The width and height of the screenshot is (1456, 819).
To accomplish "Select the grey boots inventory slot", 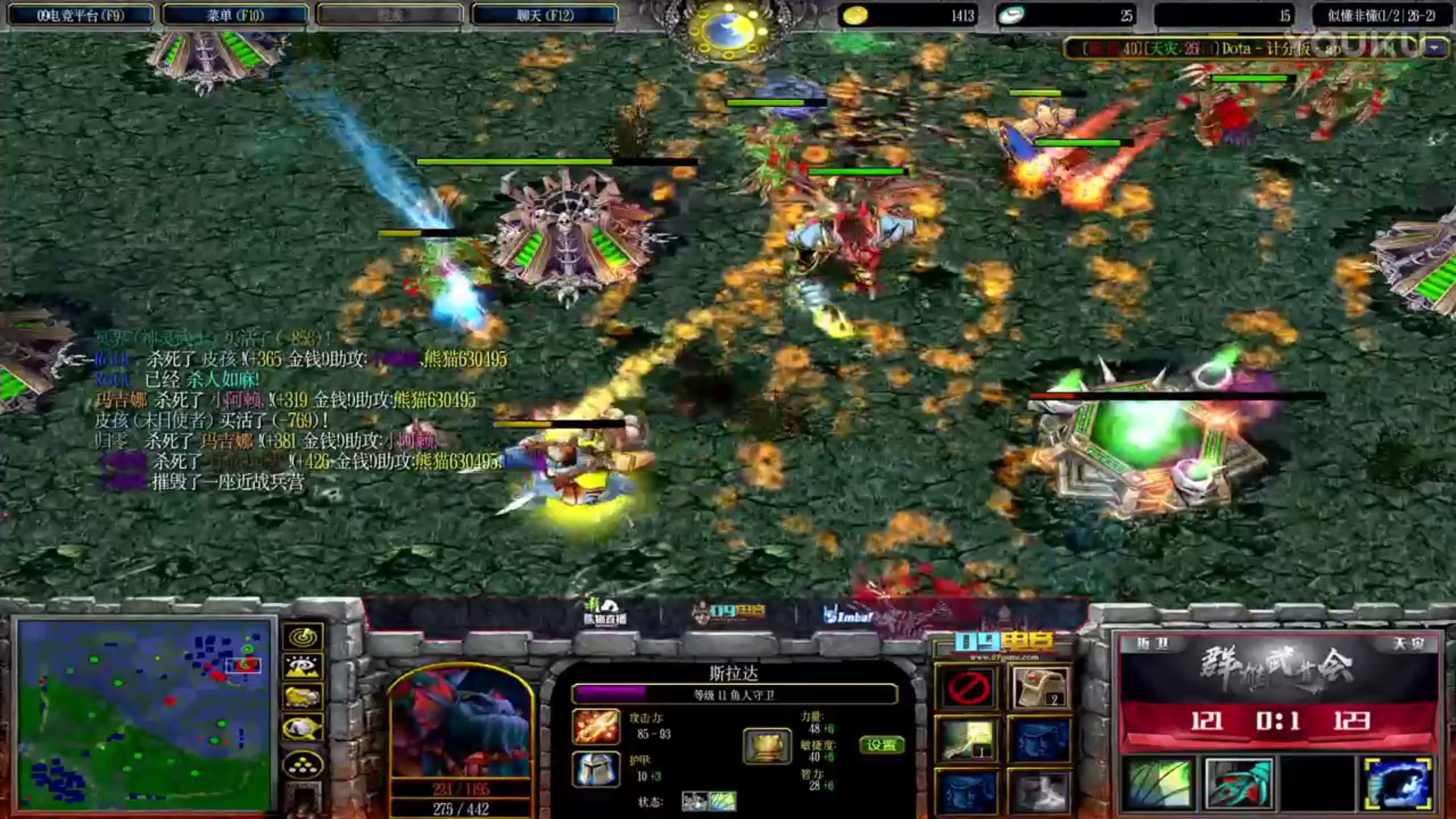I will [1040, 791].
